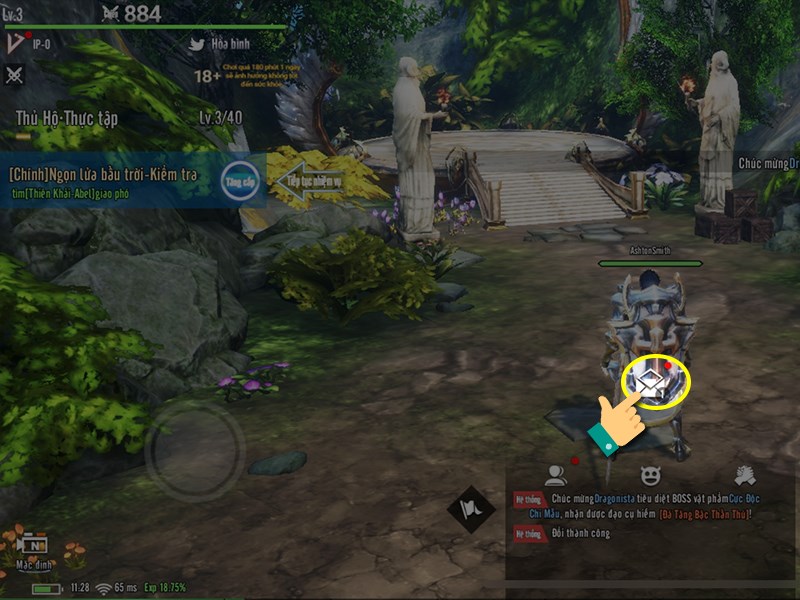800x600 pixels.
Task: Open the friends silhouette icon above chat
Action: [x=555, y=476]
